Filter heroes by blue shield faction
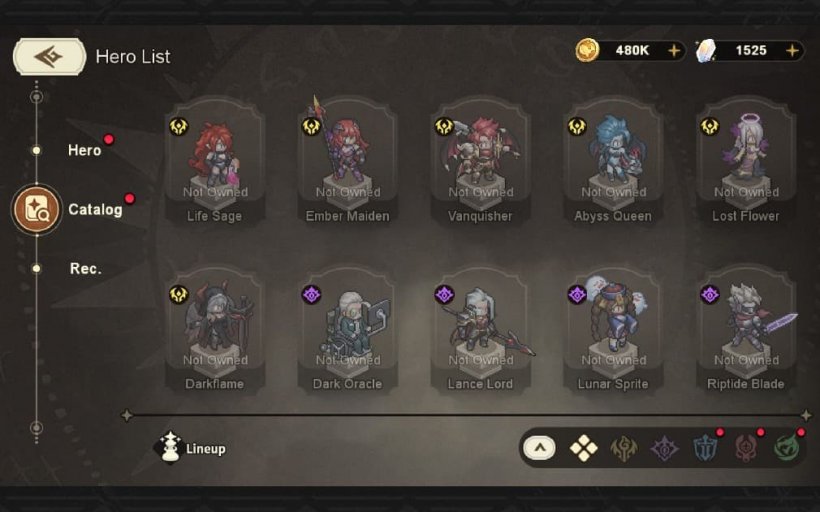 click(706, 448)
